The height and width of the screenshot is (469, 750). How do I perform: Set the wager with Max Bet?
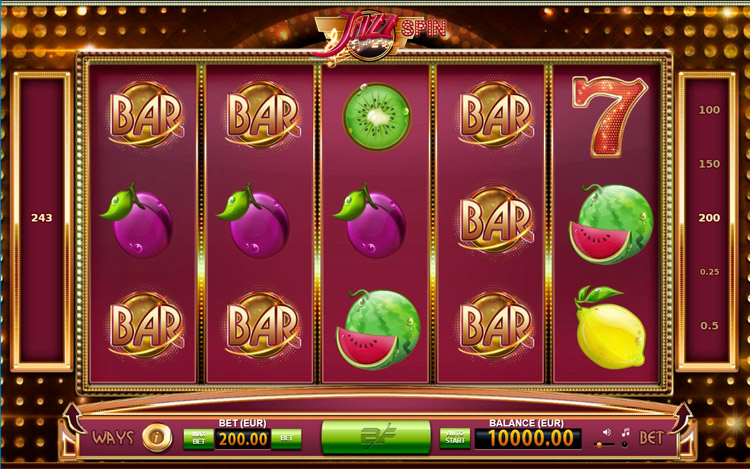(x=198, y=438)
